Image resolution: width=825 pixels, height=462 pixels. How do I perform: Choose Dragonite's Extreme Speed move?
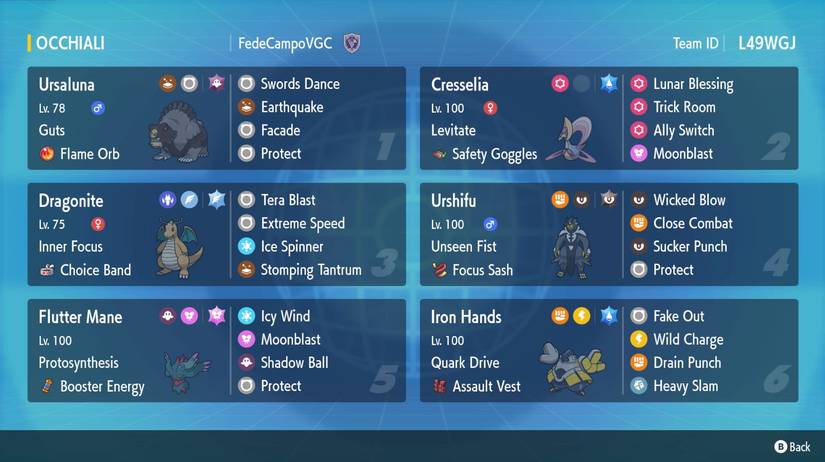[x=302, y=223]
